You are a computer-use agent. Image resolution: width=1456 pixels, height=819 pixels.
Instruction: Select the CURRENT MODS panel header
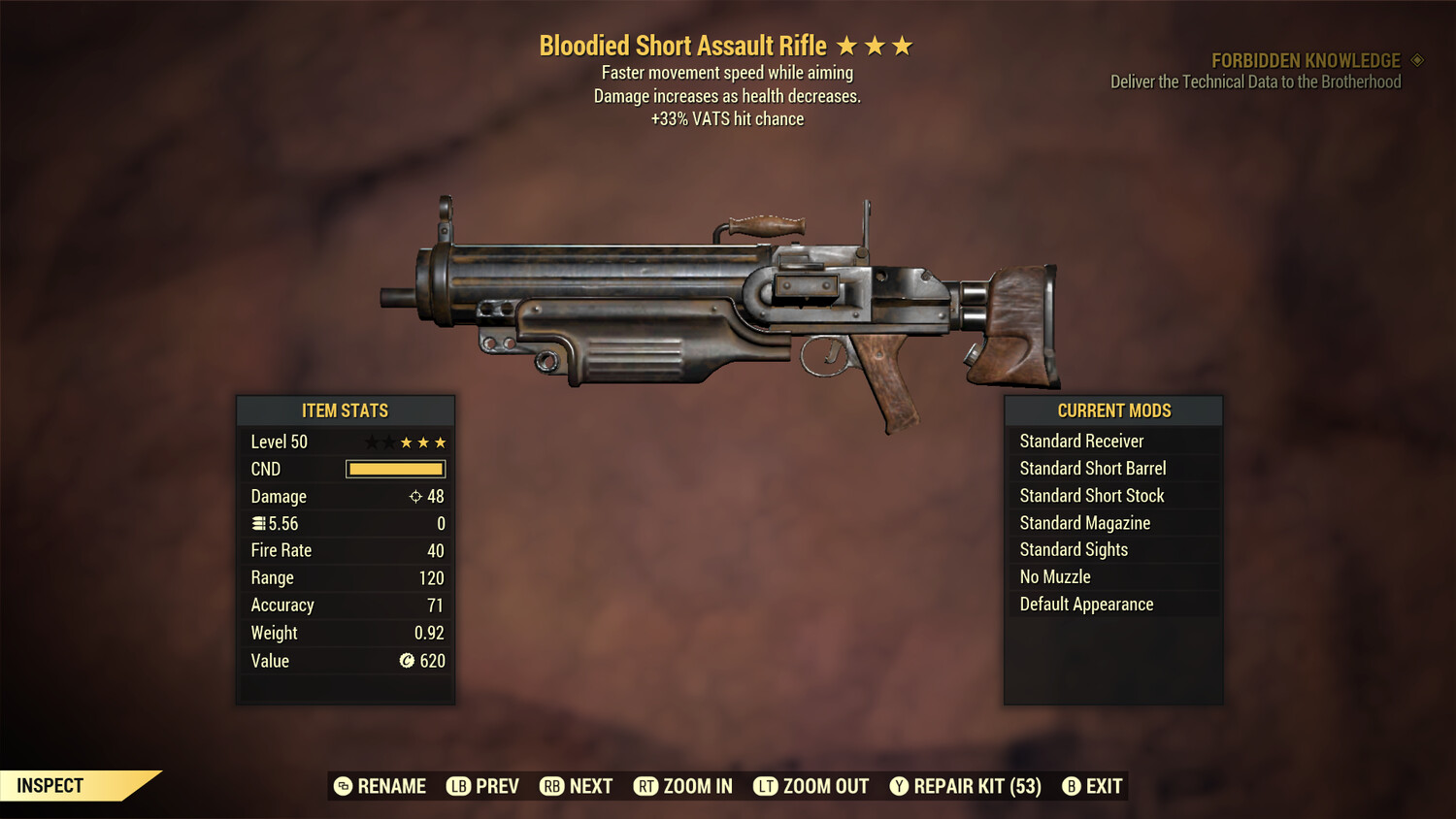1113,410
